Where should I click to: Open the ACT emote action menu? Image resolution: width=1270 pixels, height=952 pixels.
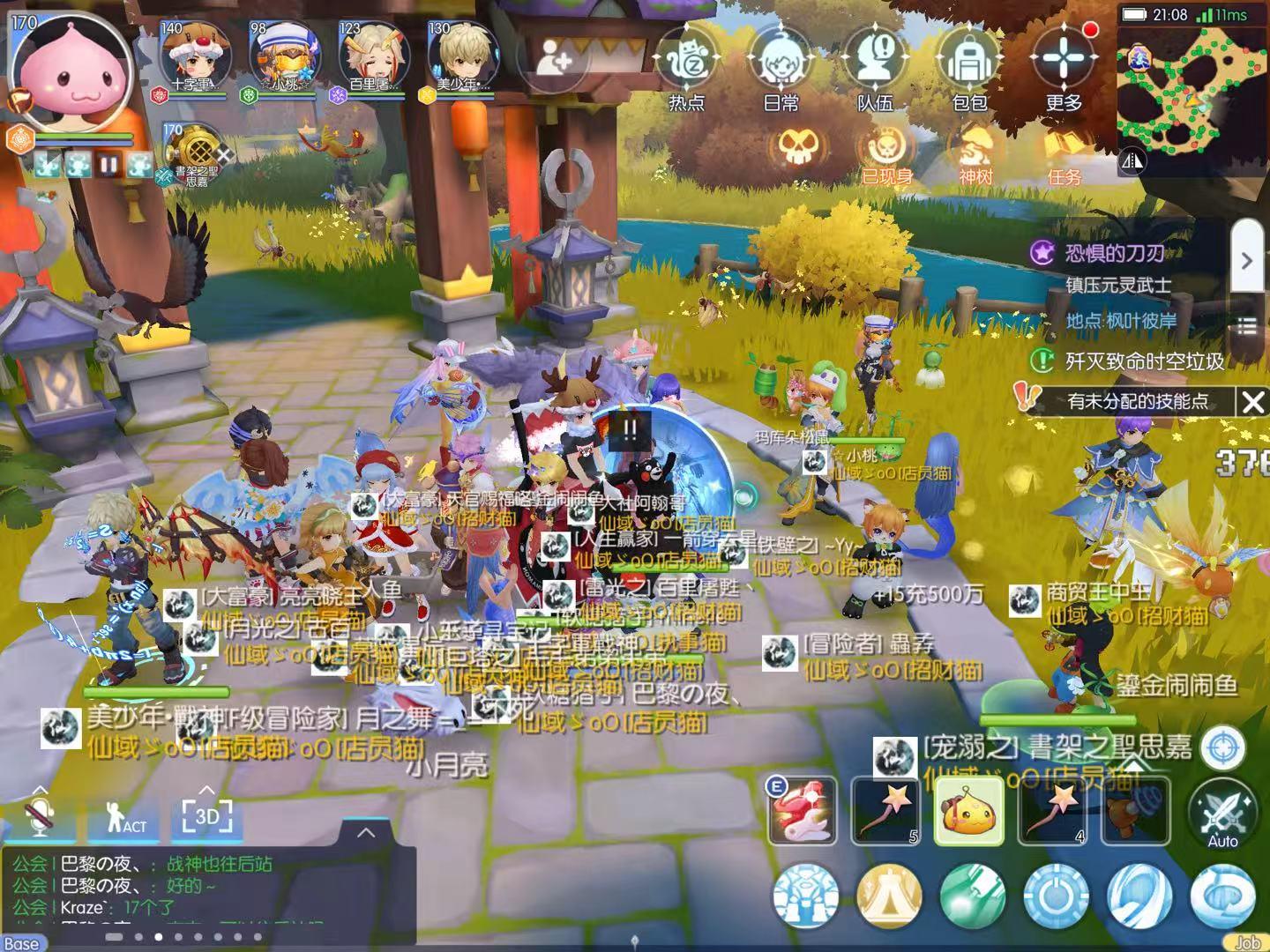123,819
